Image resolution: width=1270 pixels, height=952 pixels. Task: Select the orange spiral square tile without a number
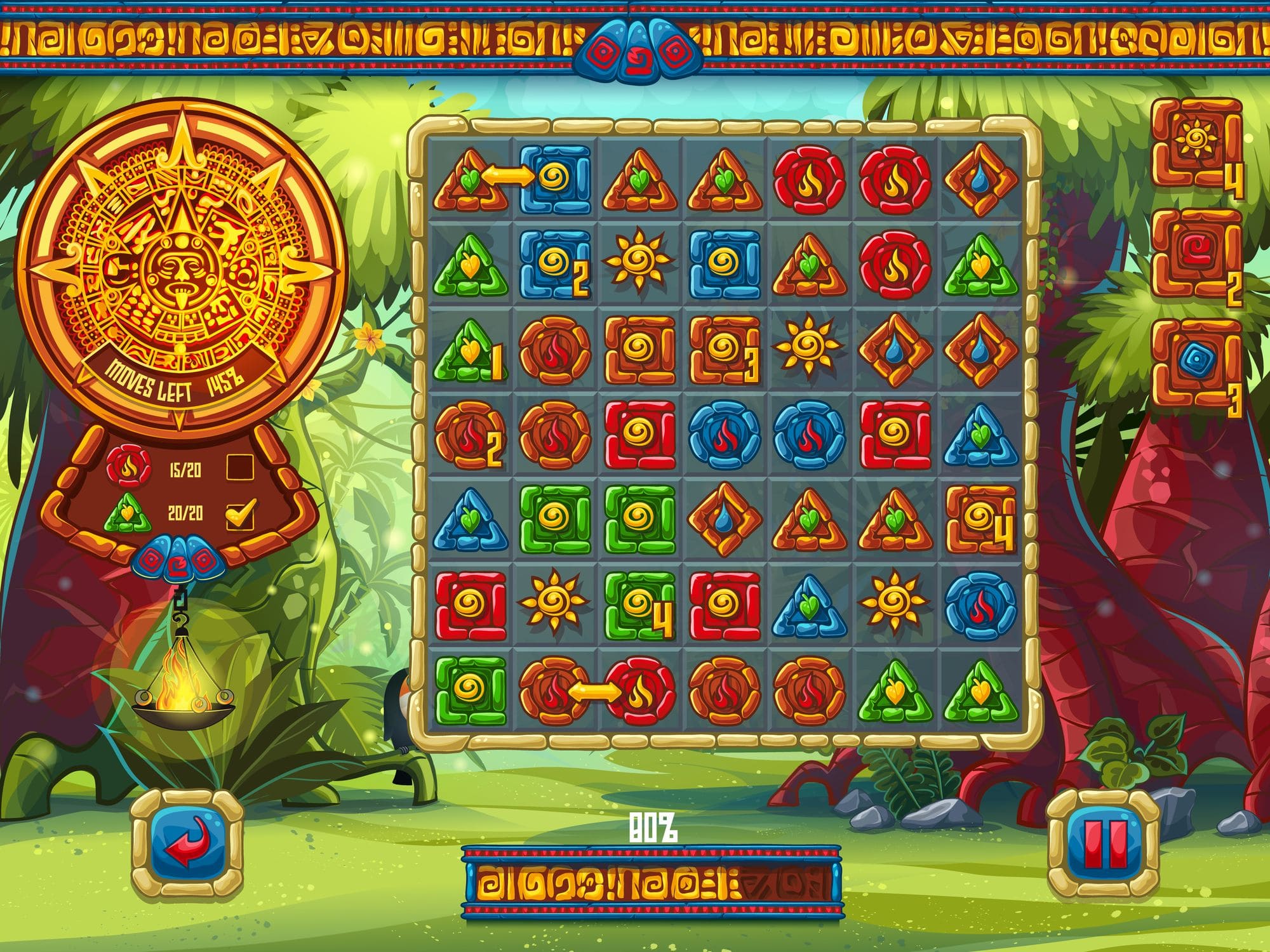coord(639,350)
